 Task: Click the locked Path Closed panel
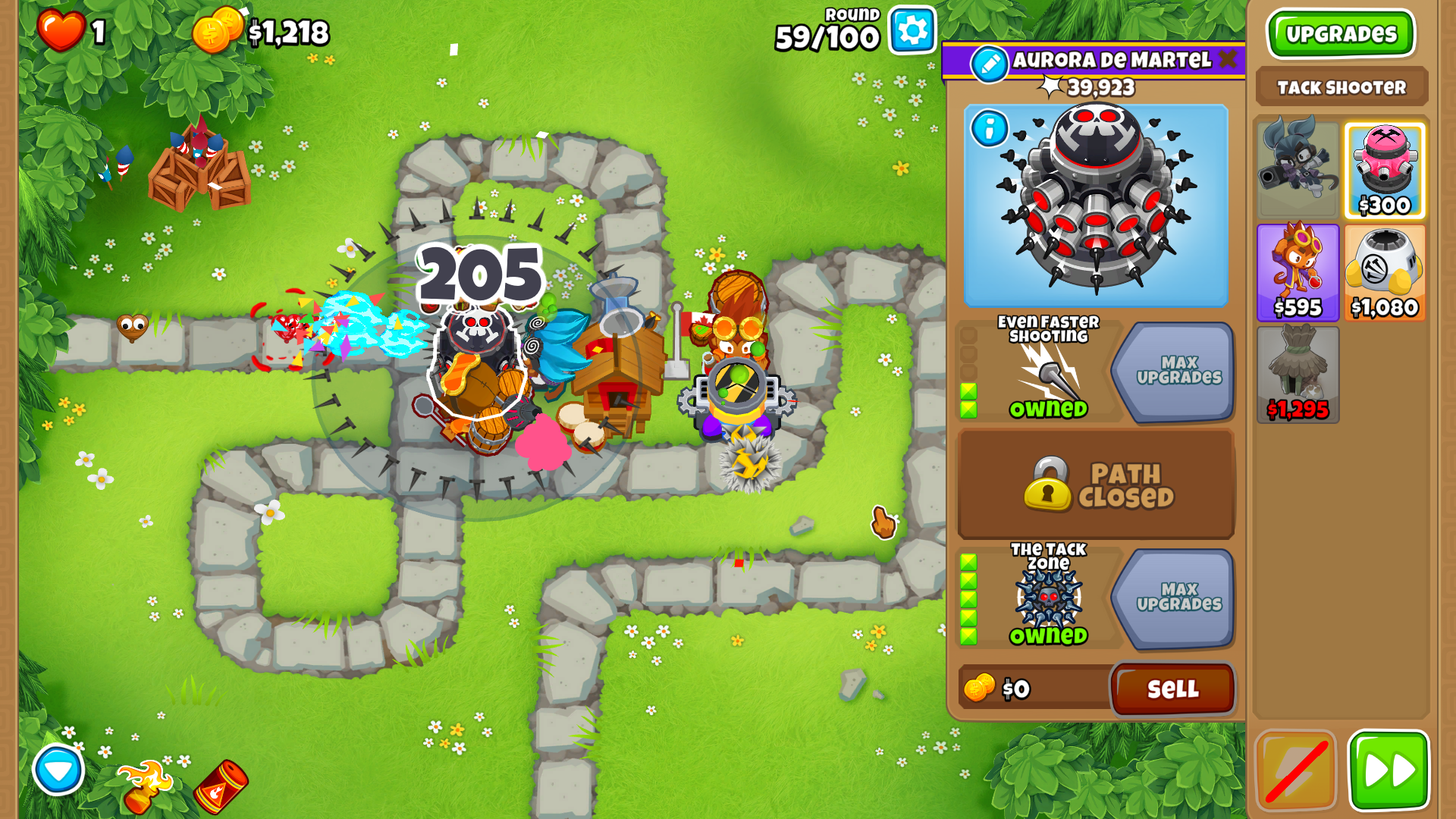(1096, 484)
